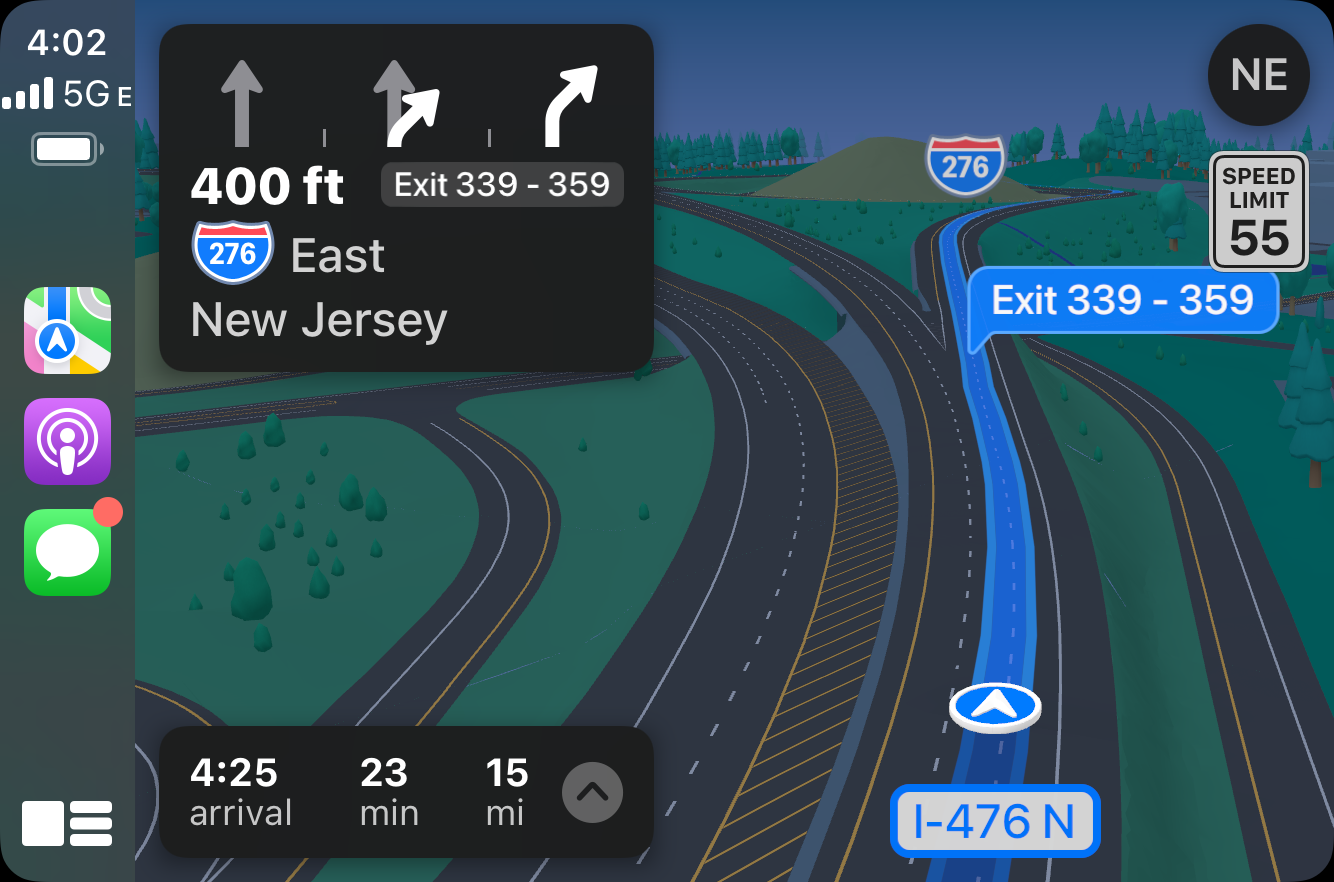The height and width of the screenshot is (882, 1334).
Task: Open Messages with the unread notification
Action: click(67, 552)
